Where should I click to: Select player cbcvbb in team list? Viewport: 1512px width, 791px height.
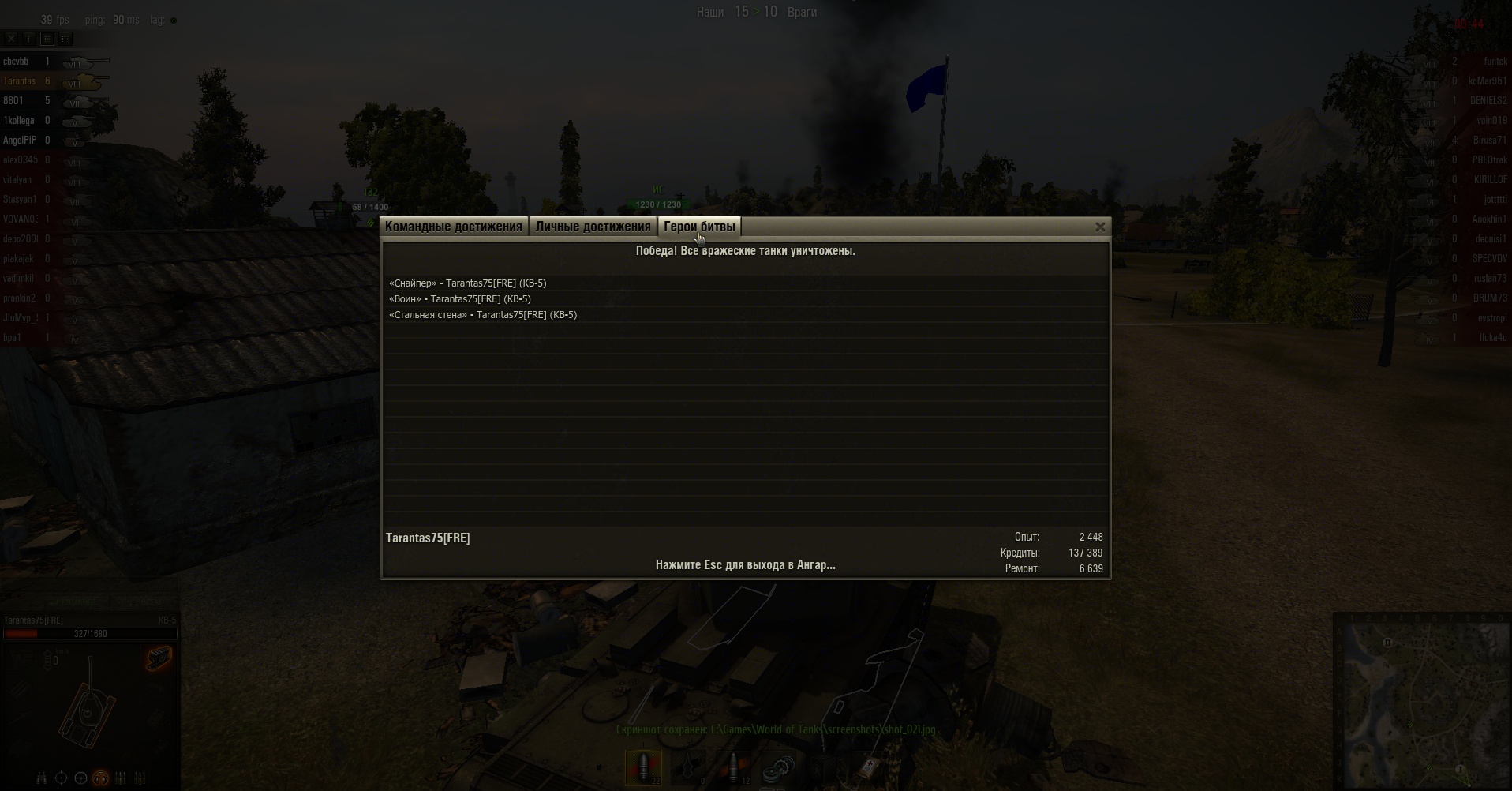16,62
